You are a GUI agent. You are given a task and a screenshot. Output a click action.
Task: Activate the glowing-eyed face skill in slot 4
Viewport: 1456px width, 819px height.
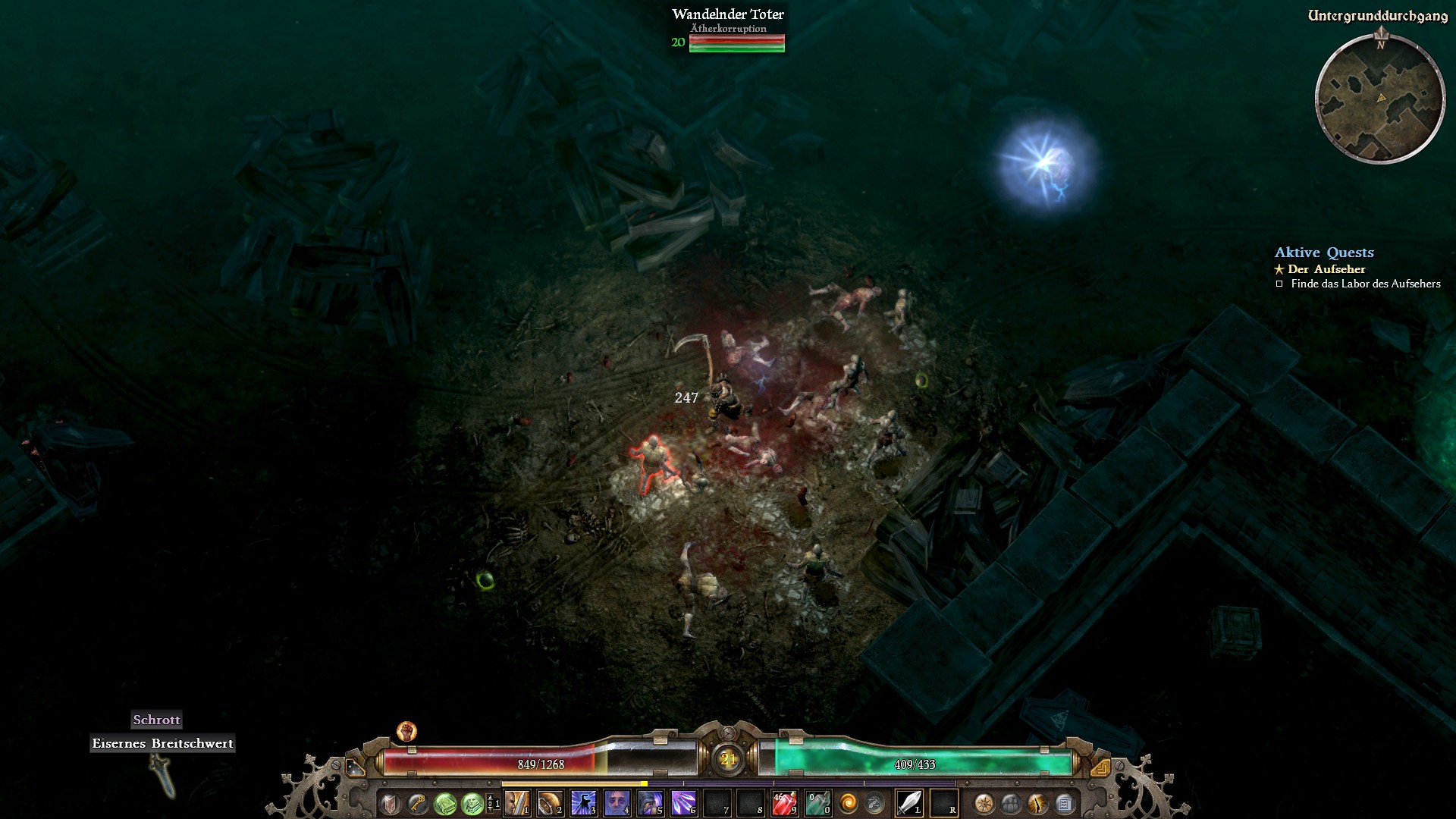point(617,803)
